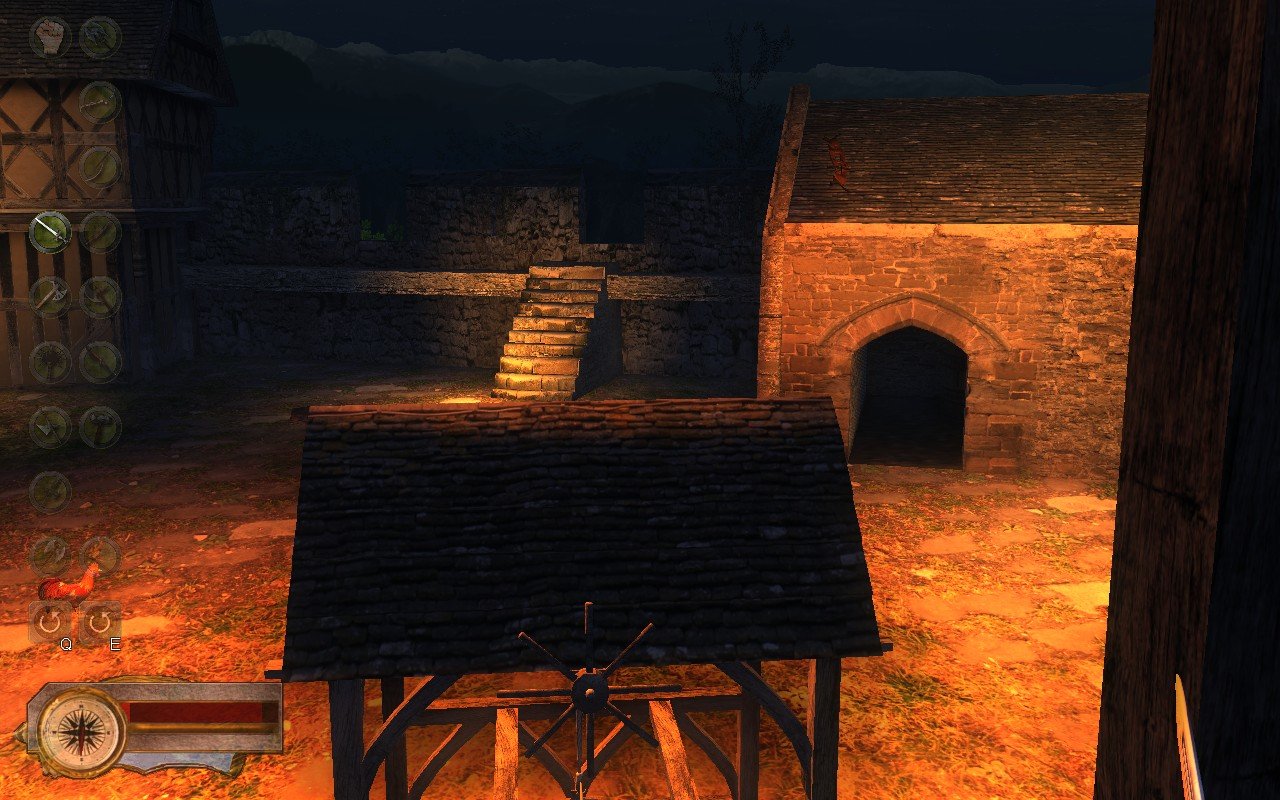The width and height of the screenshot is (1280, 800).
Task: Select the battle axe weapon icon
Action: pyautogui.click(x=50, y=295)
